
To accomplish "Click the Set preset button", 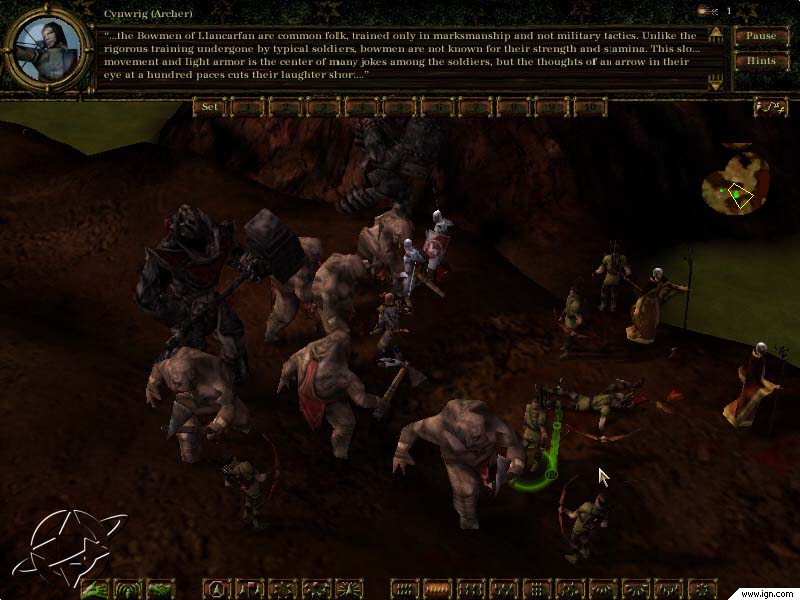I will click(x=210, y=106).
